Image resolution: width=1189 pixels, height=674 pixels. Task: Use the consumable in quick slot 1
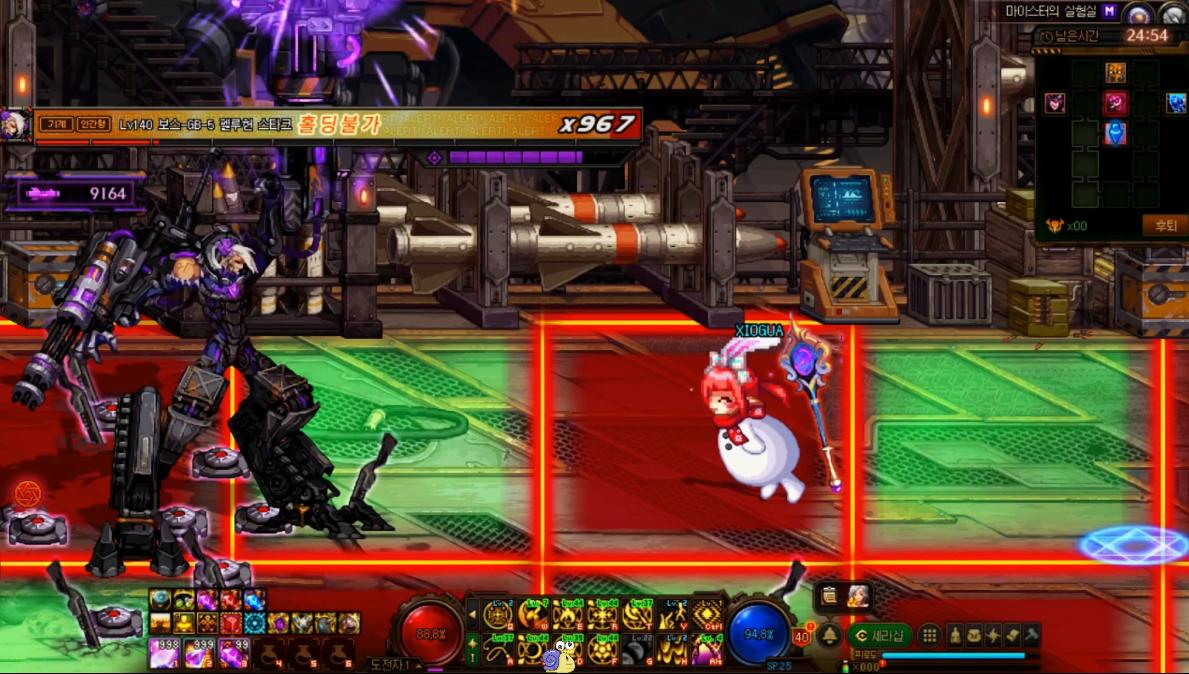(163, 654)
